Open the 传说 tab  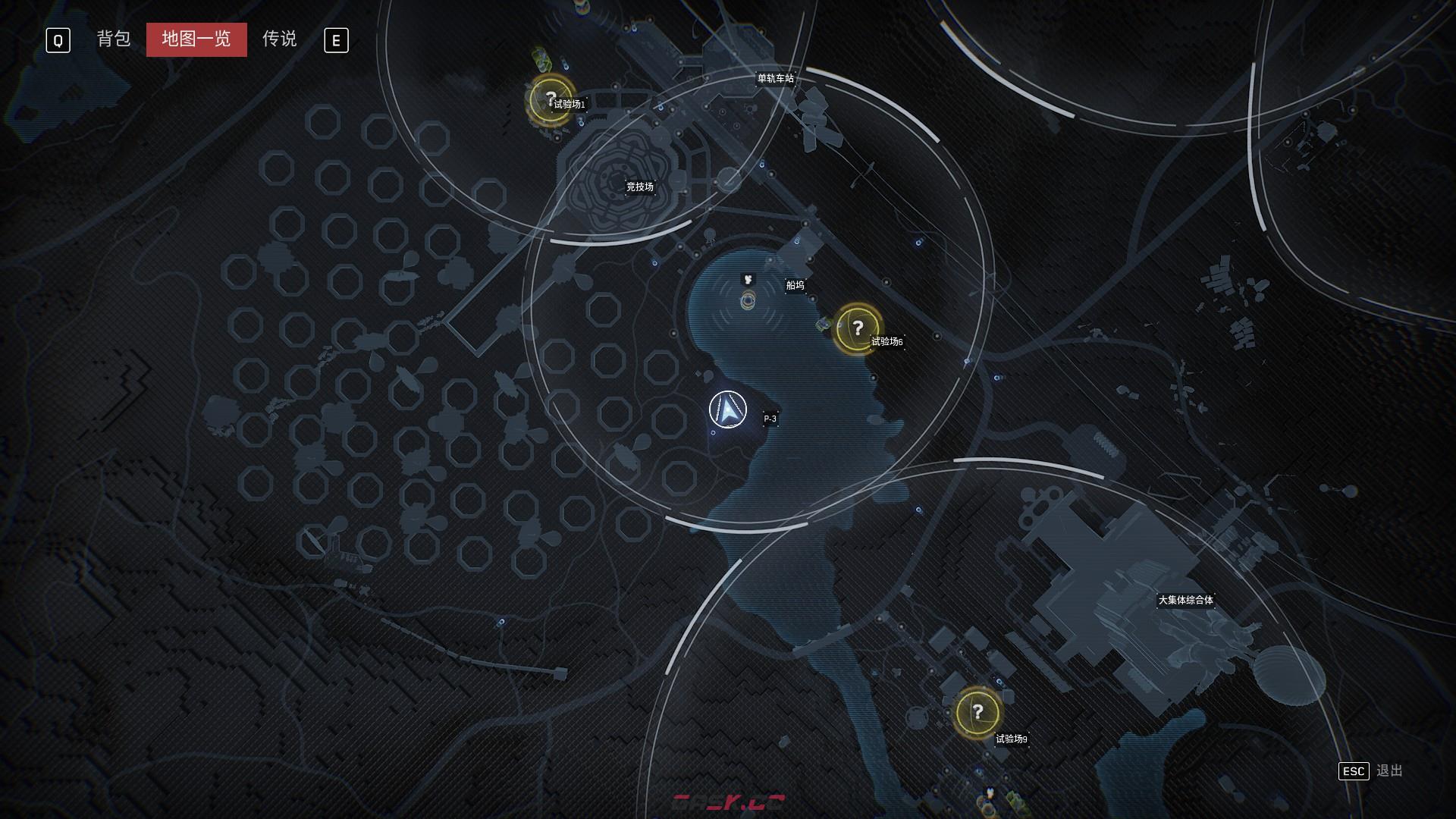(x=279, y=39)
